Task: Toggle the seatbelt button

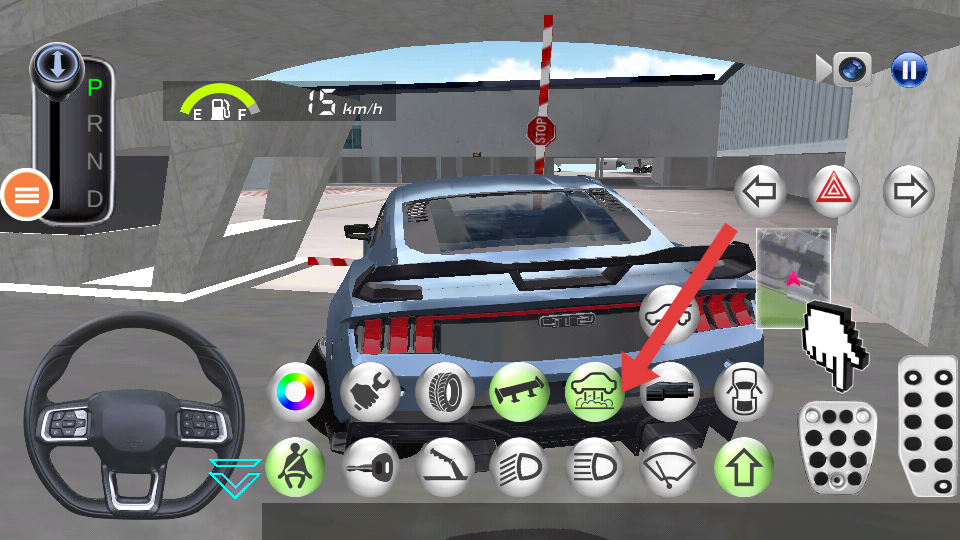Action: 295,467
